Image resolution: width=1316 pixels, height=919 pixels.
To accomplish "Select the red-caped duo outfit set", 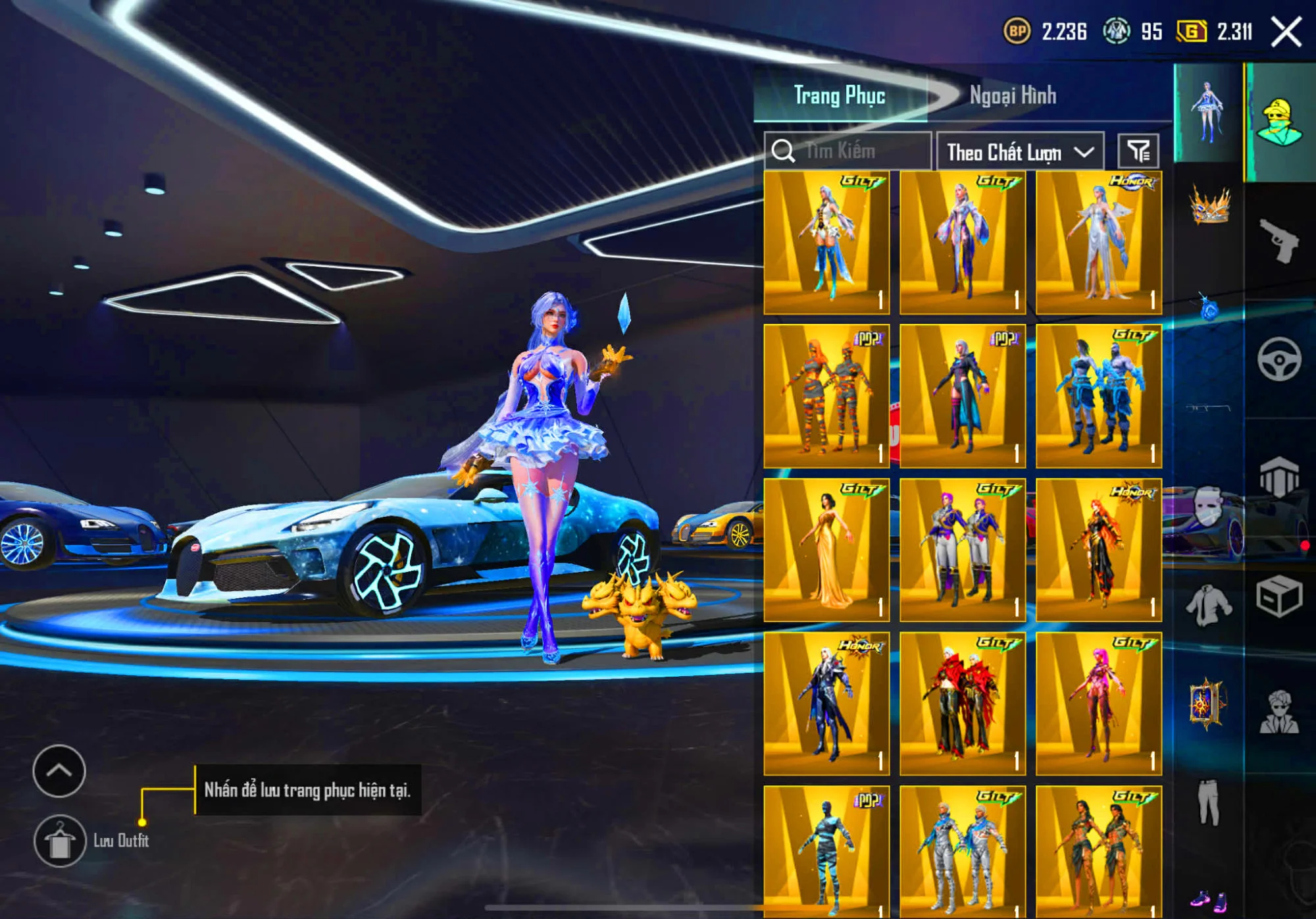I will tap(962, 703).
